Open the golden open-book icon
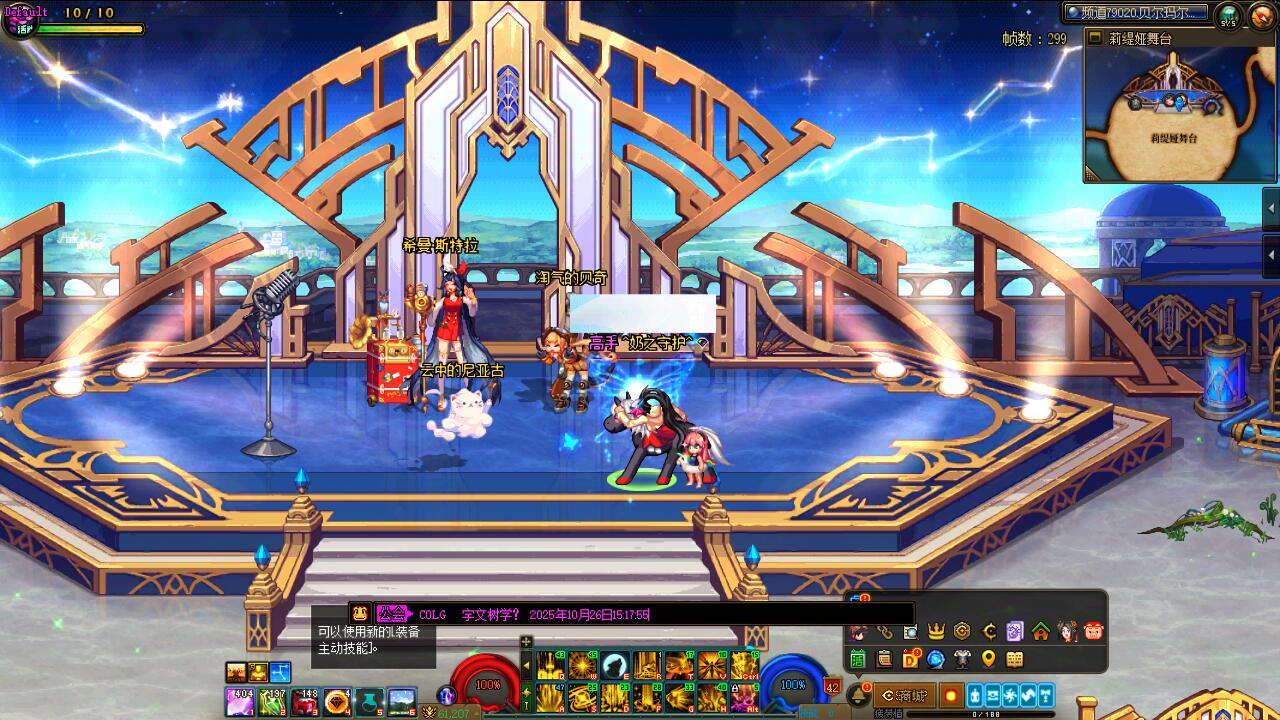The image size is (1280, 720). point(1015,659)
